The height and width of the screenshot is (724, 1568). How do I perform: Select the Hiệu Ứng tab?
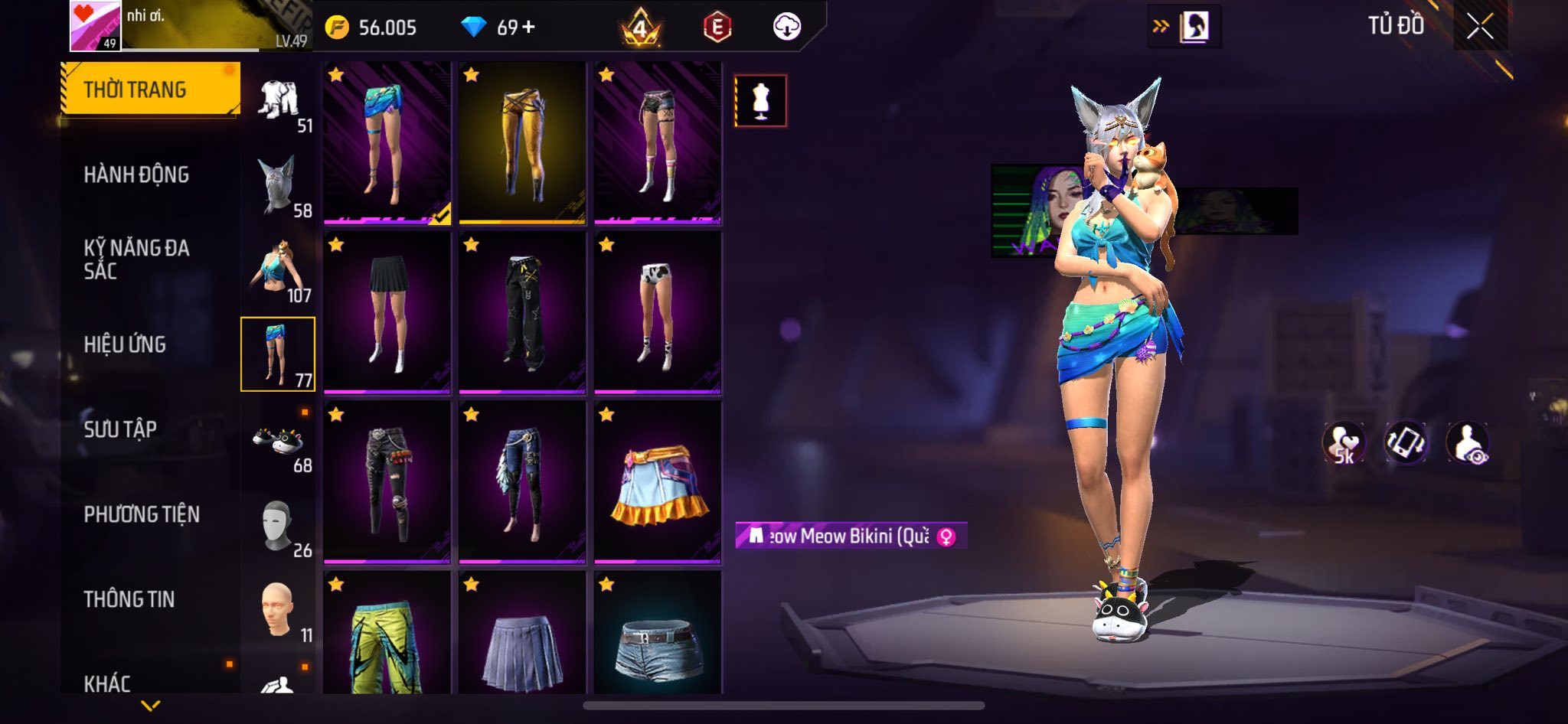125,345
